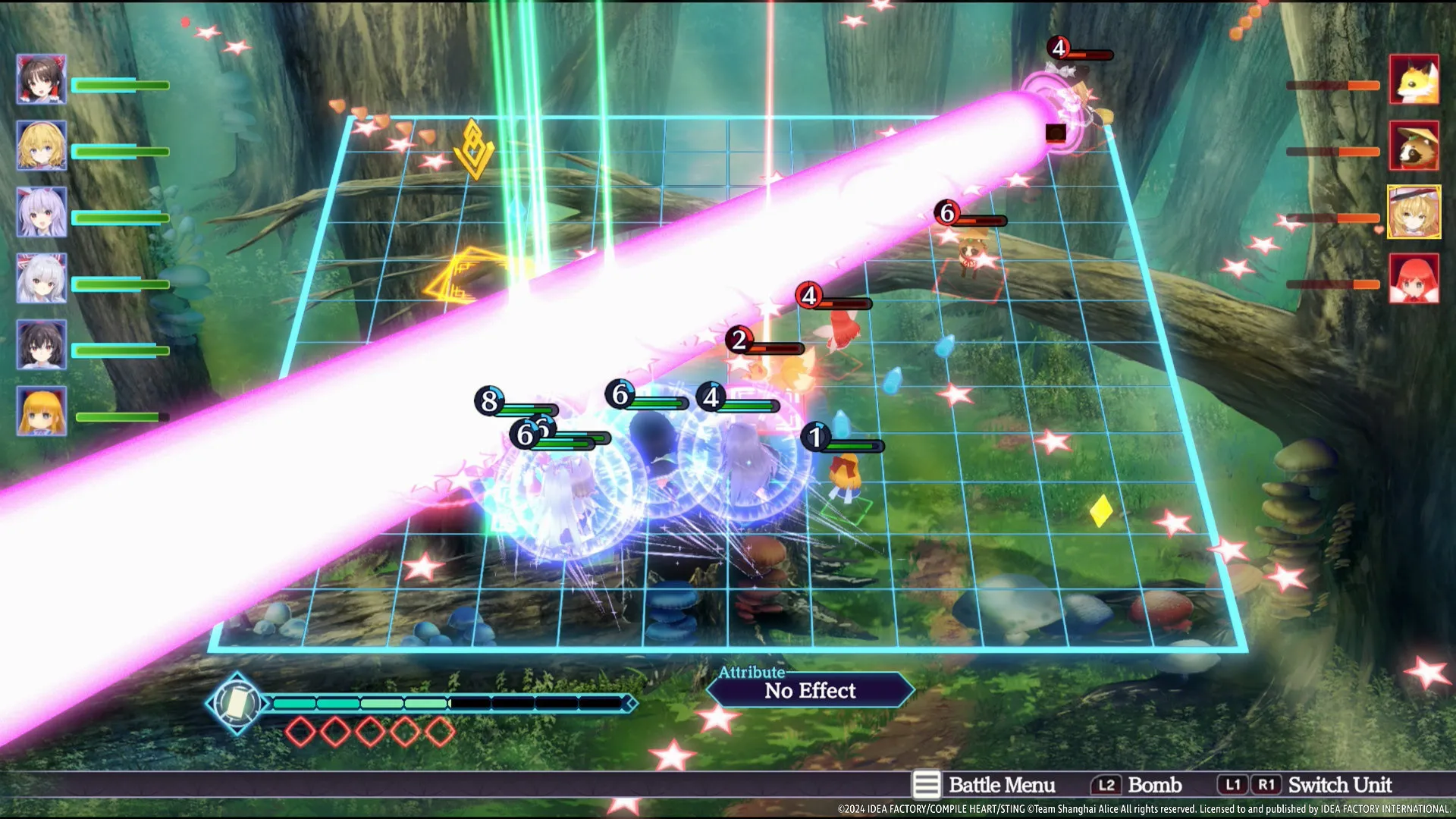
Task: Open the Battle Menu
Action: click(x=984, y=785)
